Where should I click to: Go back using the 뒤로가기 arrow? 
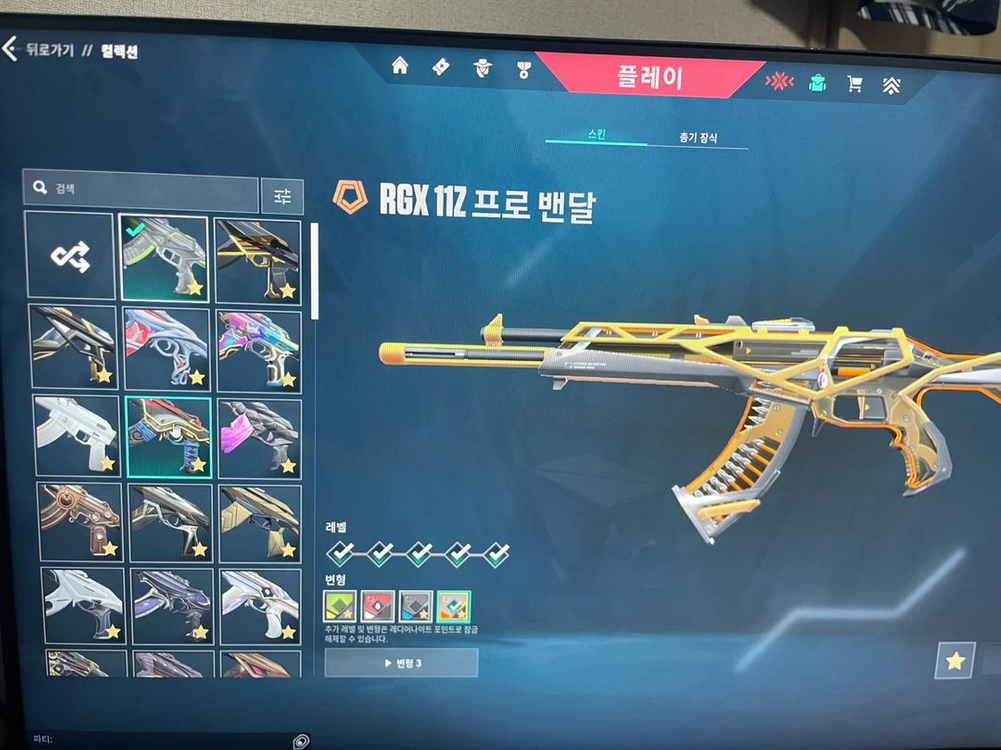tap(12, 49)
